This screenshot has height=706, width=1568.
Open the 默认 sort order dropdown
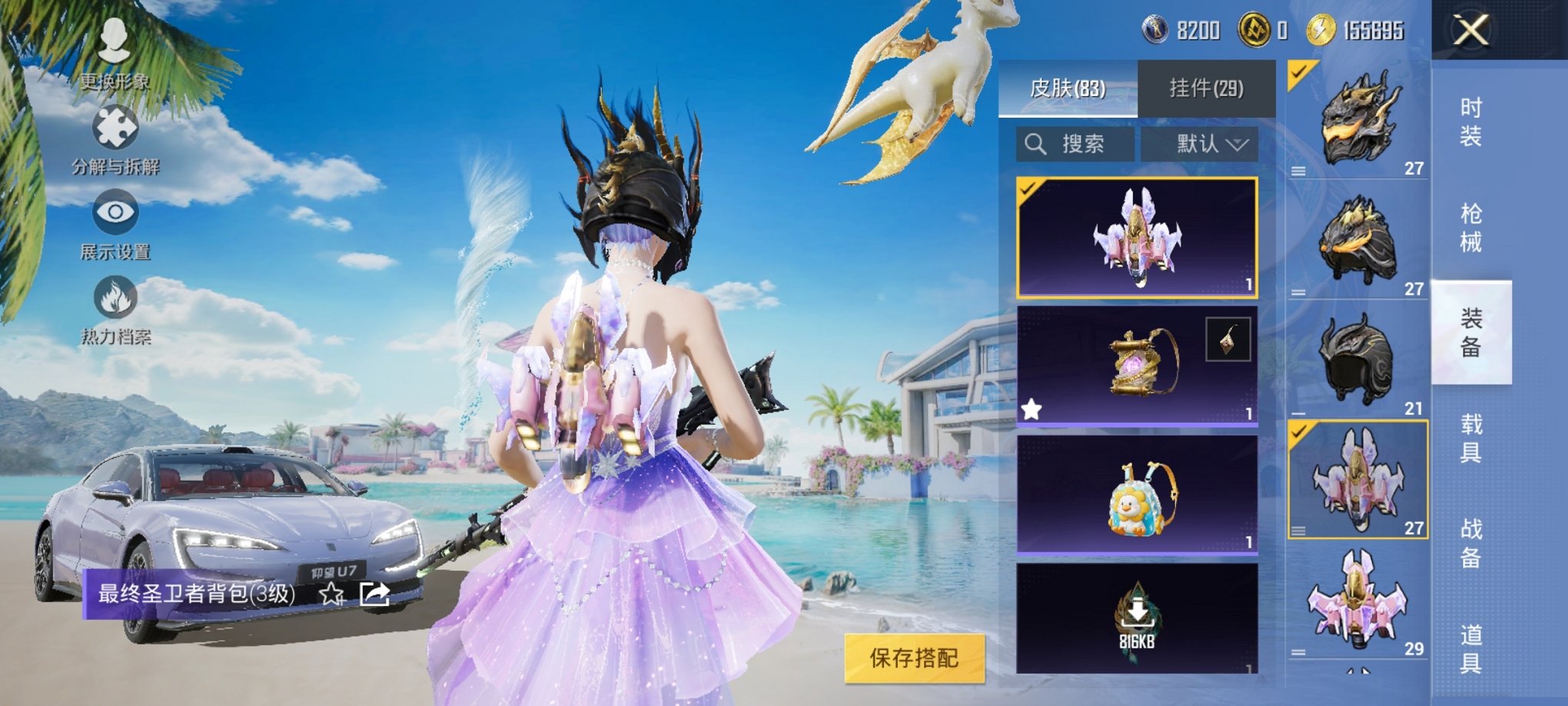pyautogui.click(x=1201, y=145)
